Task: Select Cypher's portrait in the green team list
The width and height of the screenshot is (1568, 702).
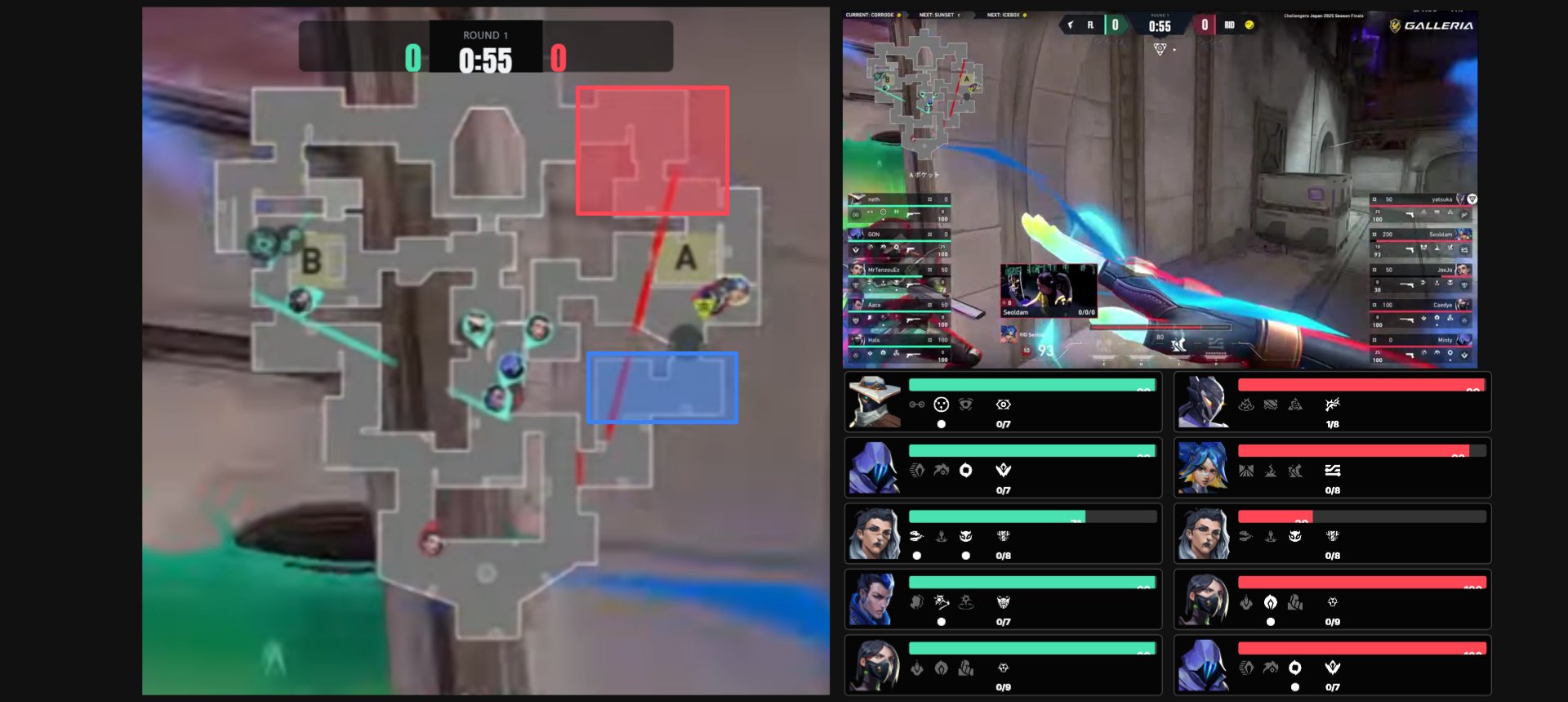Action: [875, 402]
